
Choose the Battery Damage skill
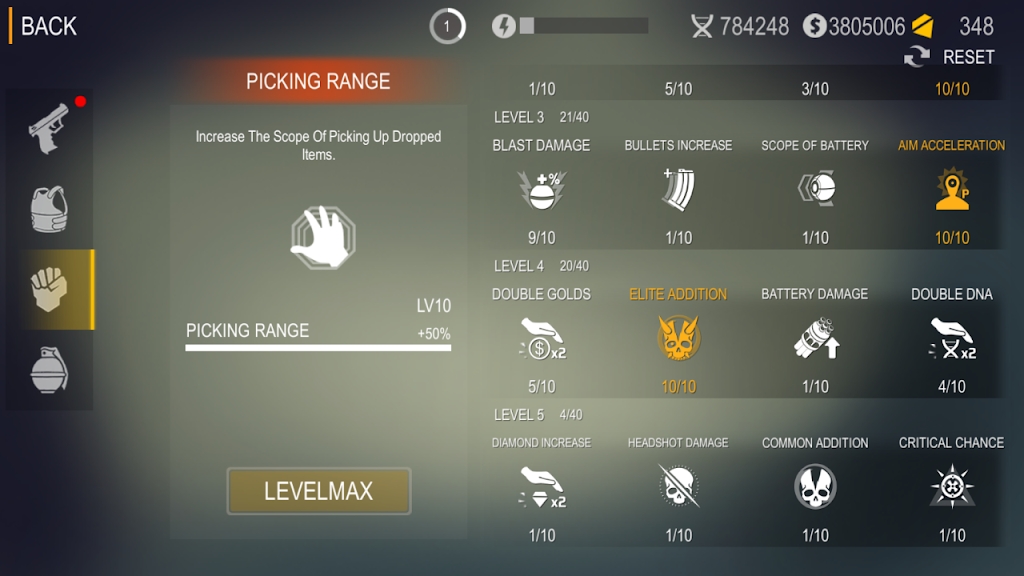click(x=815, y=338)
